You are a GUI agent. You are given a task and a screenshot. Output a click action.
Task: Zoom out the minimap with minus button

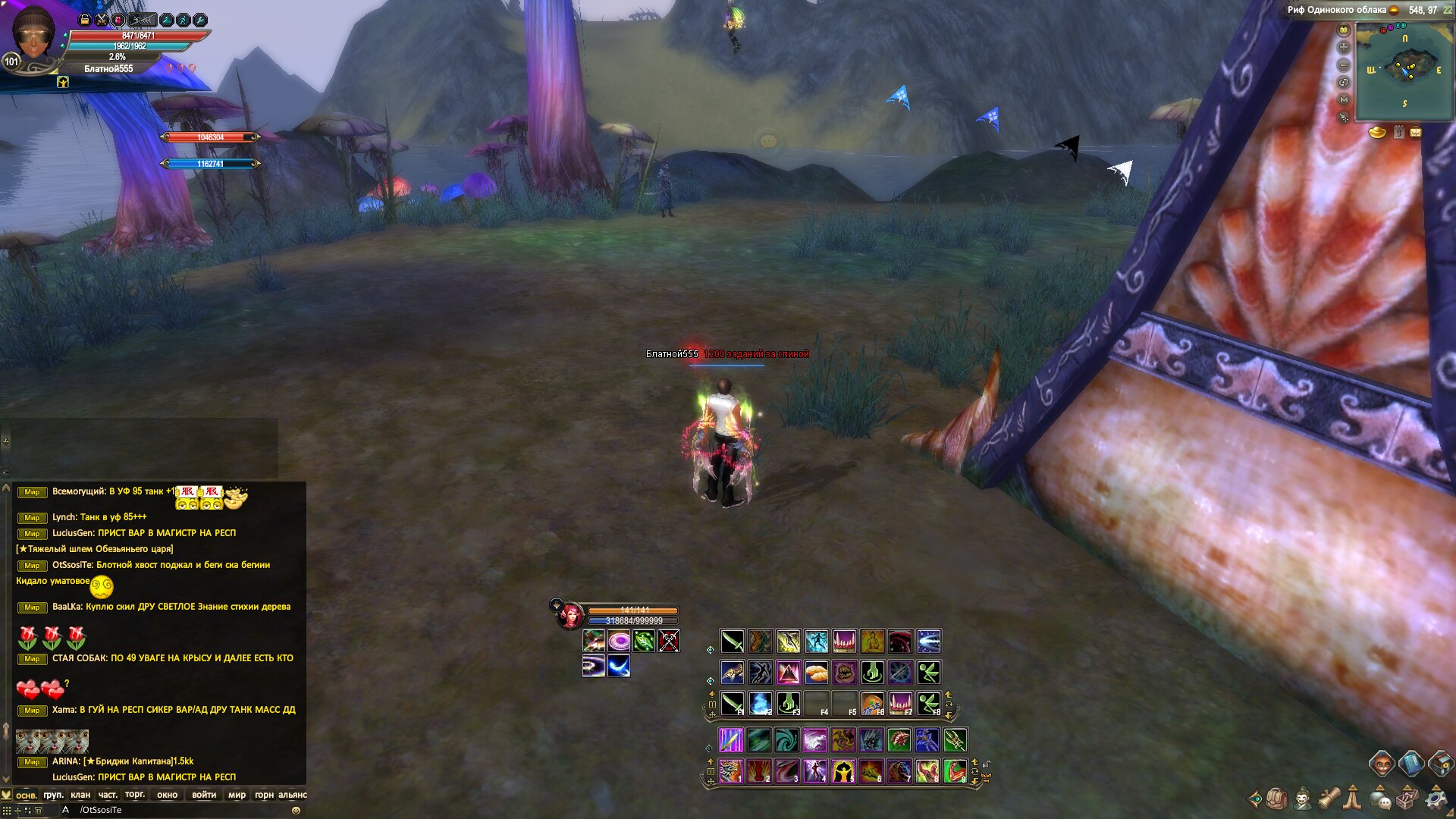click(x=1344, y=64)
